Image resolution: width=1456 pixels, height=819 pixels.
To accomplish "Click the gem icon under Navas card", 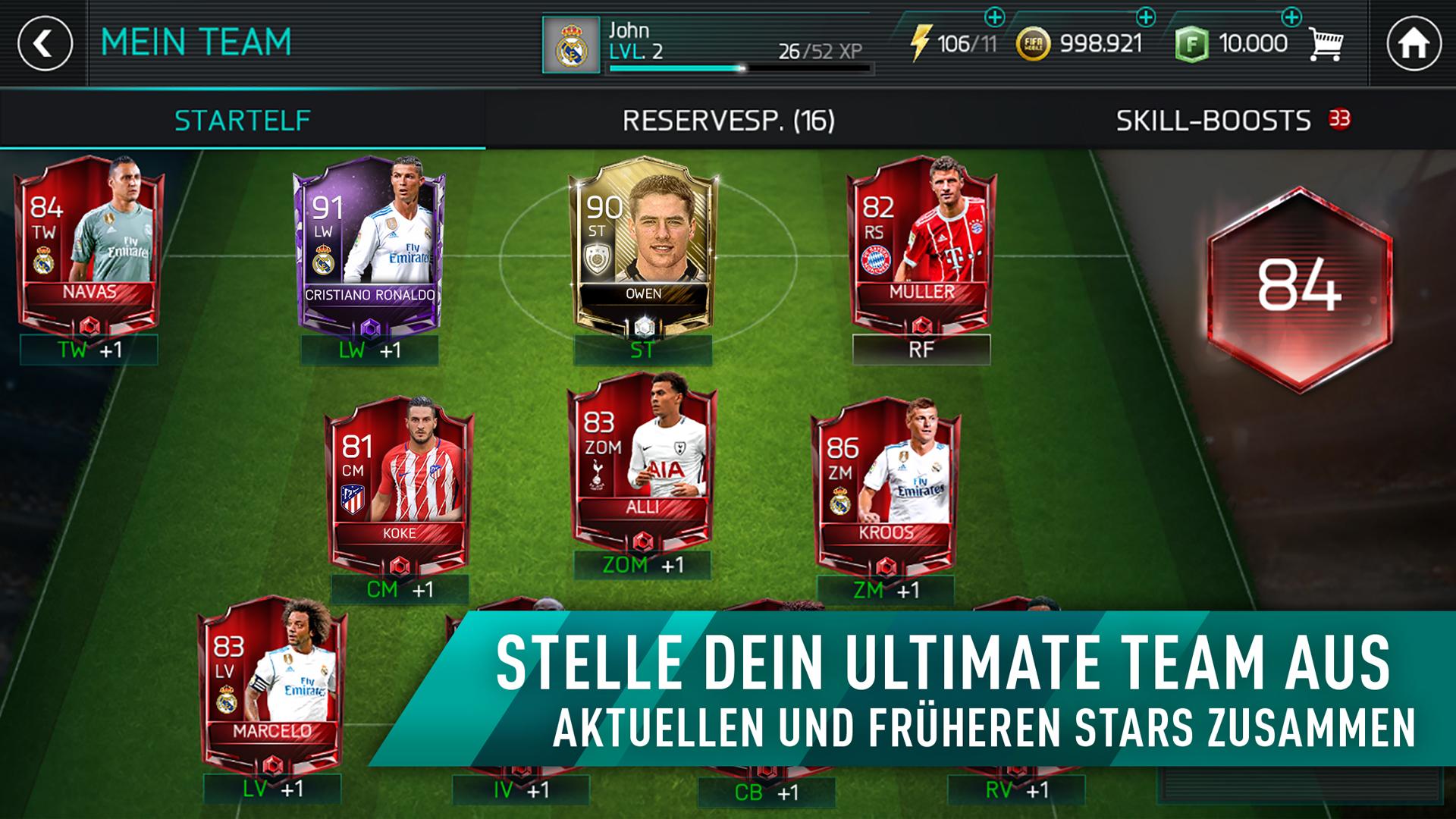I will point(90,326).
